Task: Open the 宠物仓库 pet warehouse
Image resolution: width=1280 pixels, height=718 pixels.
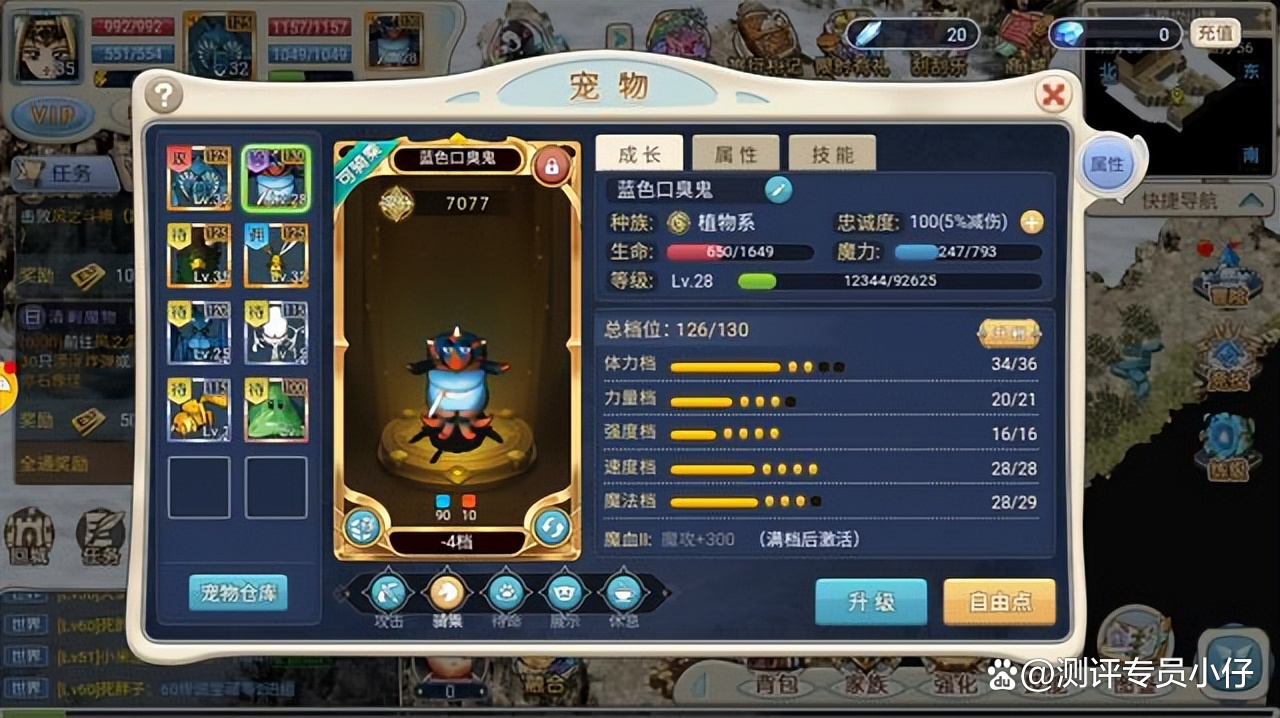Action: pyautogui.click(x=238, y=592)
